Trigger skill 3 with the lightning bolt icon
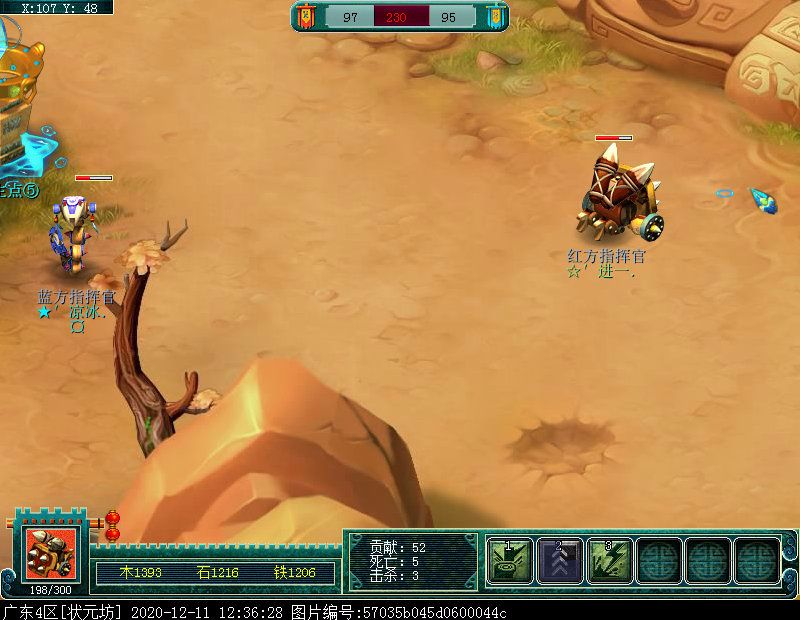 (x=610, y=560)
